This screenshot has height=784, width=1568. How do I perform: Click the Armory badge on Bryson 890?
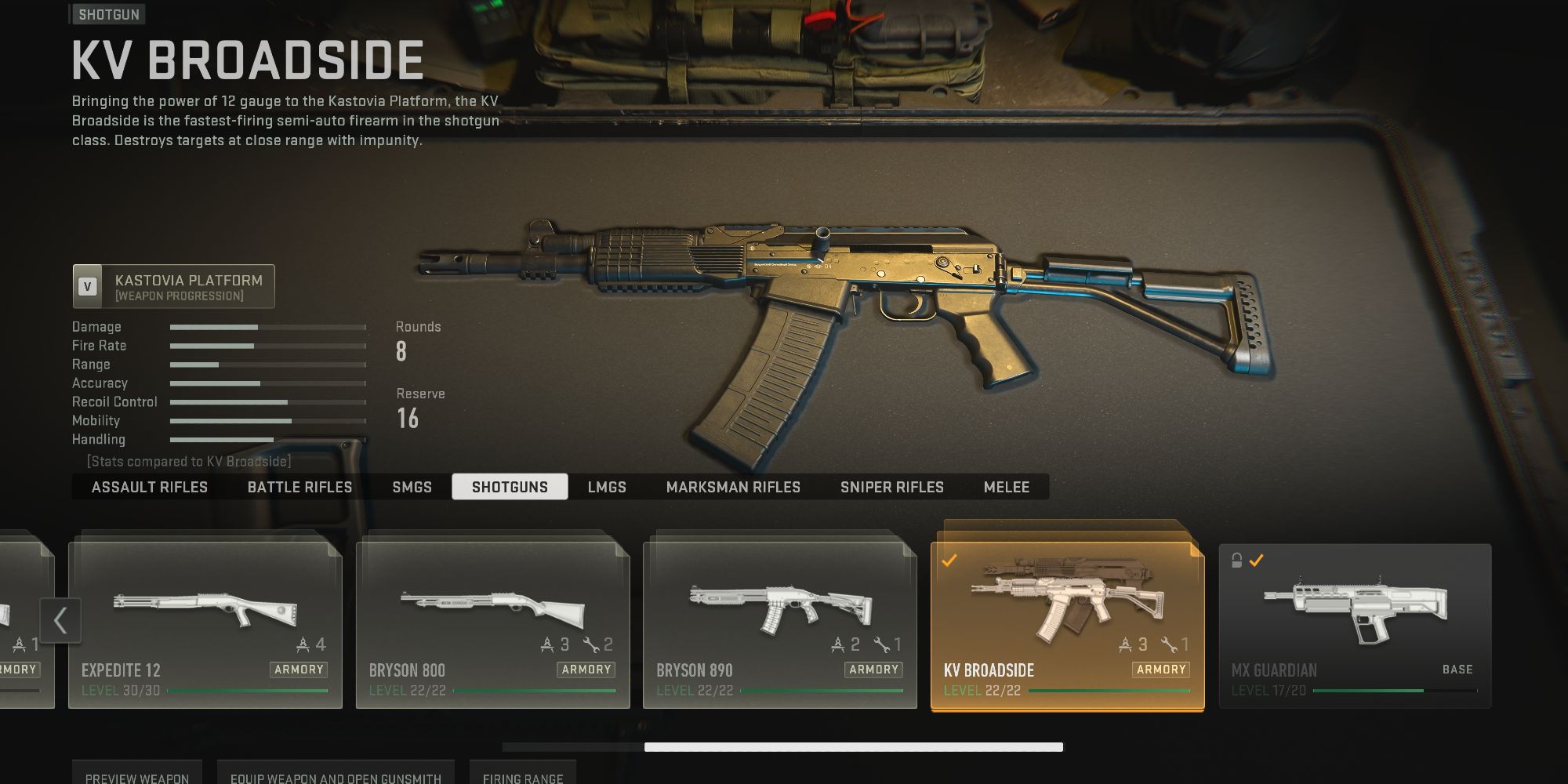(873, 670)
